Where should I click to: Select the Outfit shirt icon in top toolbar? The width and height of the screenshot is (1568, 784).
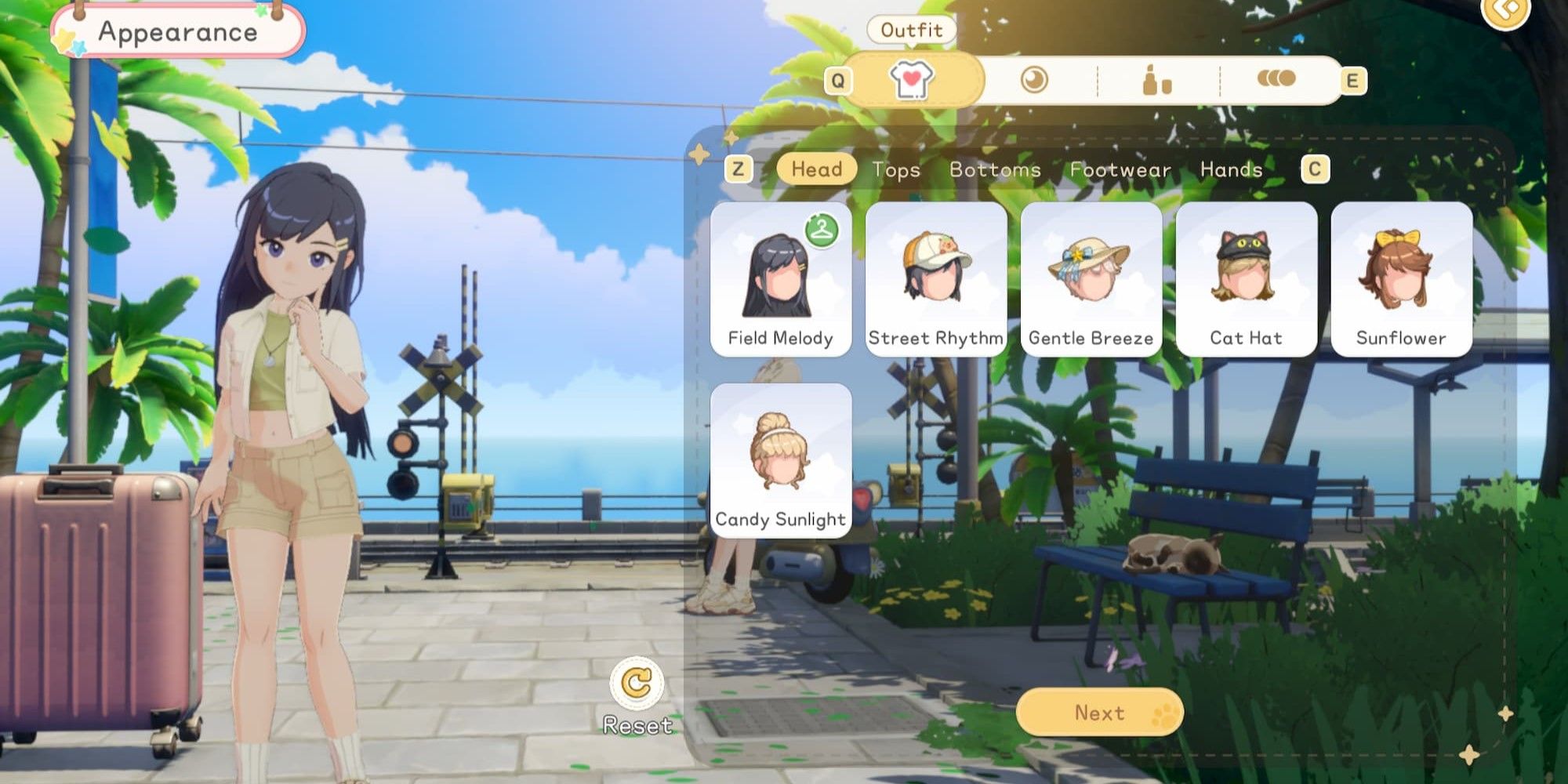point(912,81)
